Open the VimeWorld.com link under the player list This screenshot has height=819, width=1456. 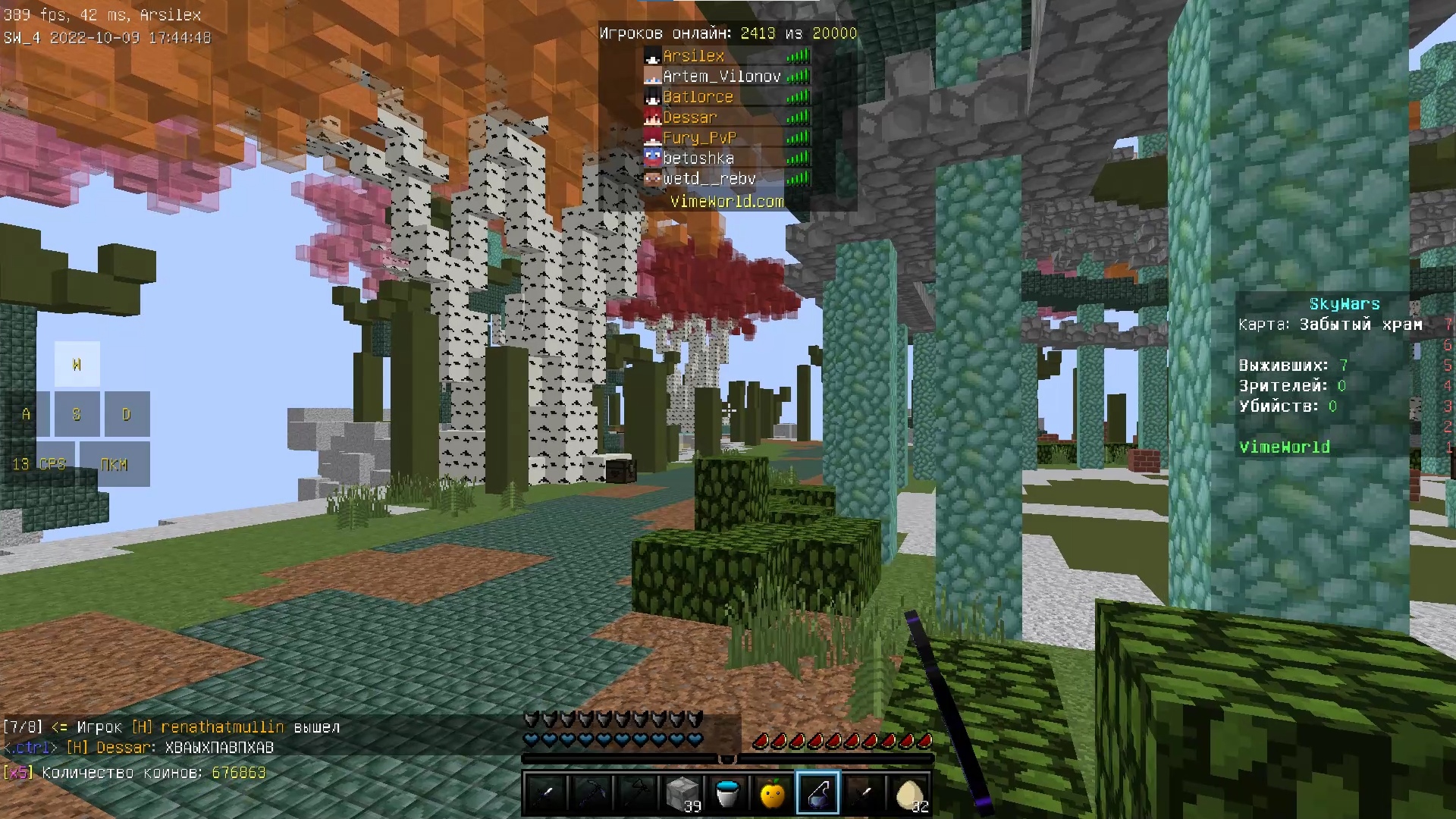pyautogui.click(x=726, y=202)
